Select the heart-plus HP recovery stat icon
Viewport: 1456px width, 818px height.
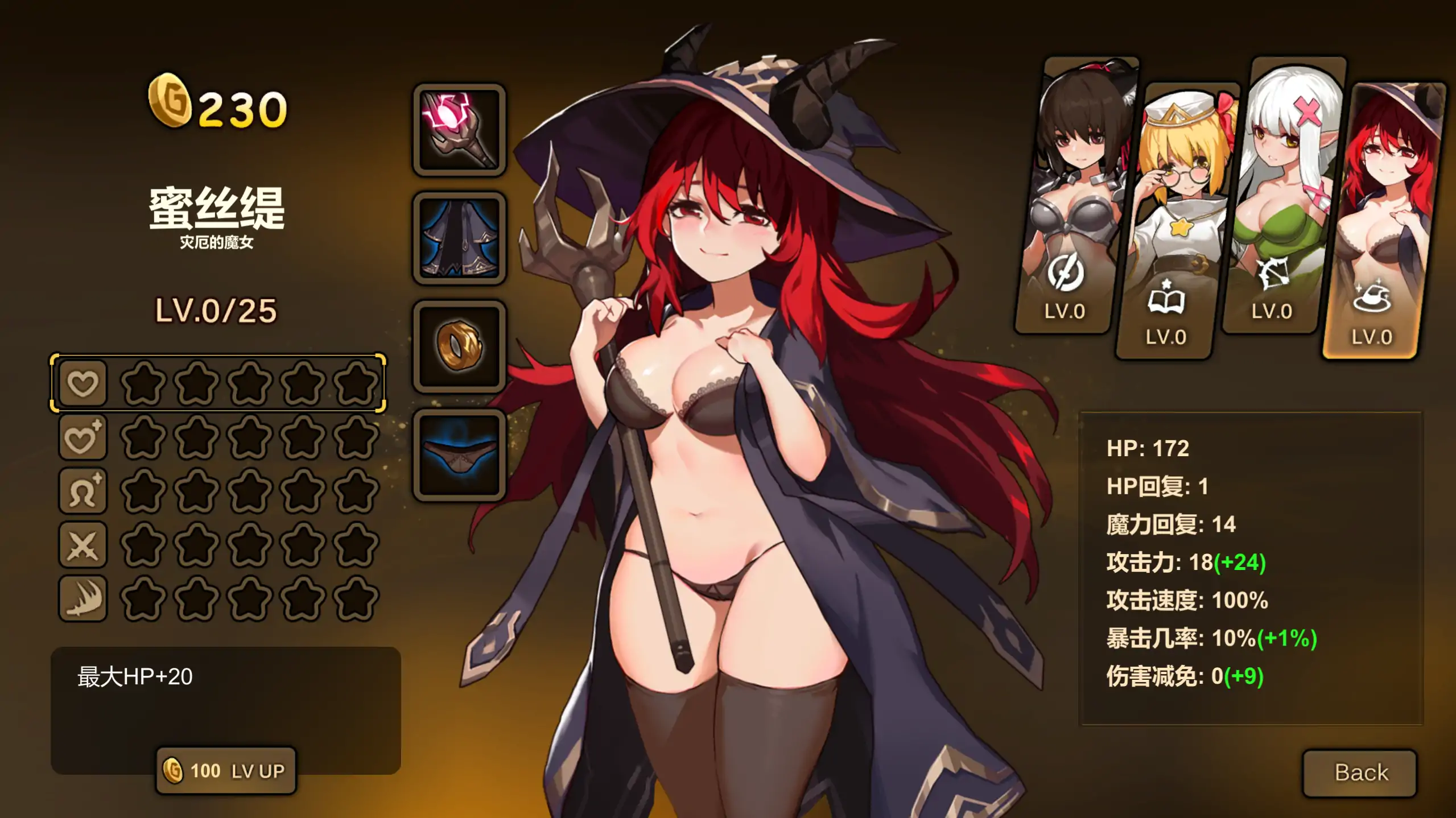[83, 438]
